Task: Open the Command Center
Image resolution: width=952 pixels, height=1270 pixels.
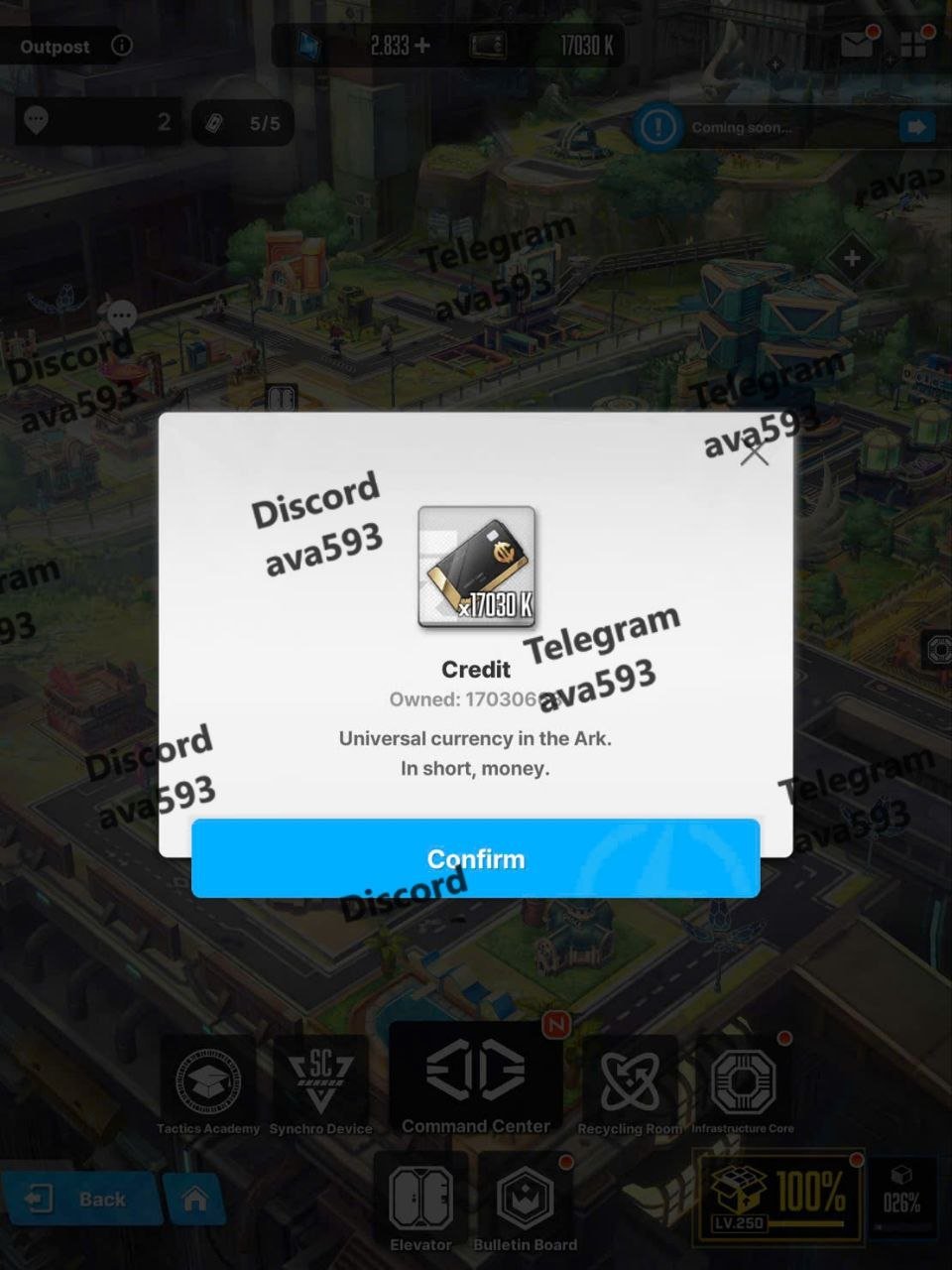Action: point(475,1080)
